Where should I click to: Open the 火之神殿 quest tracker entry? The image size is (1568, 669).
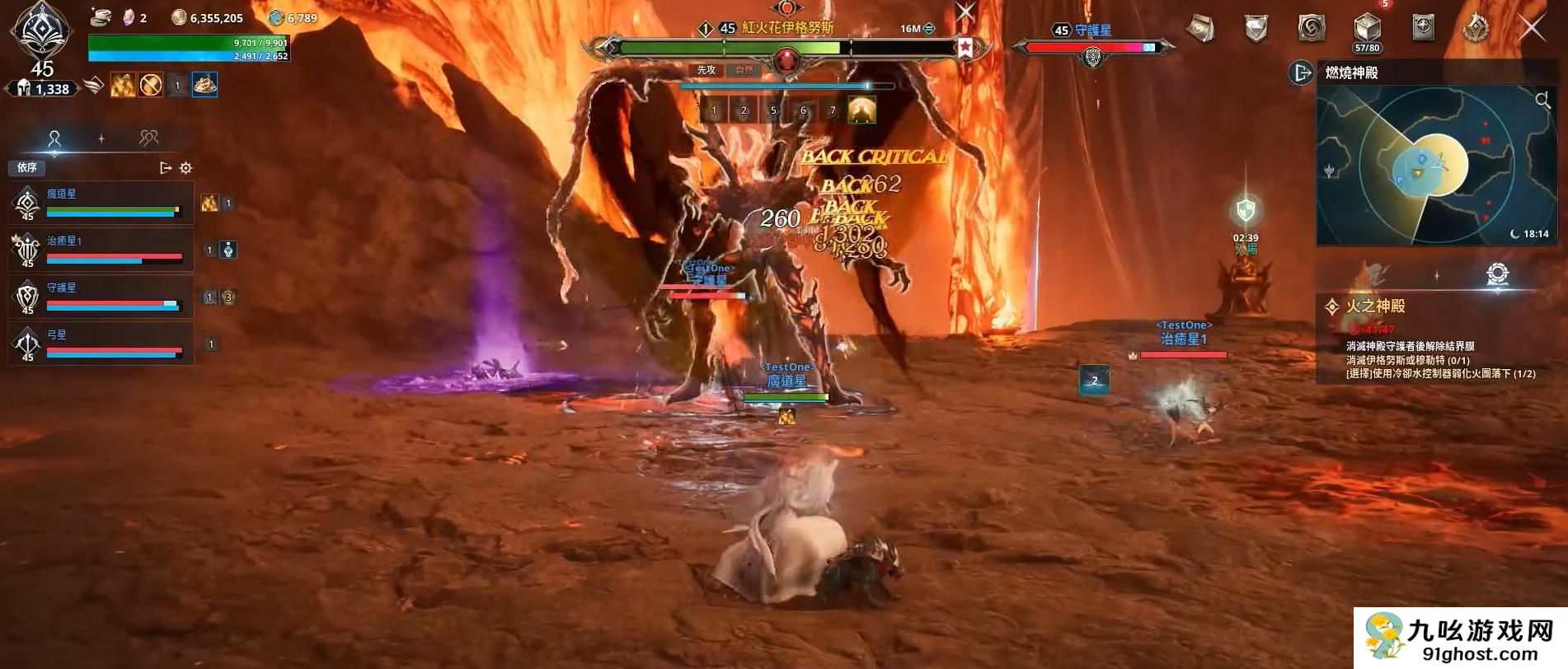(x=1375, y=306)
